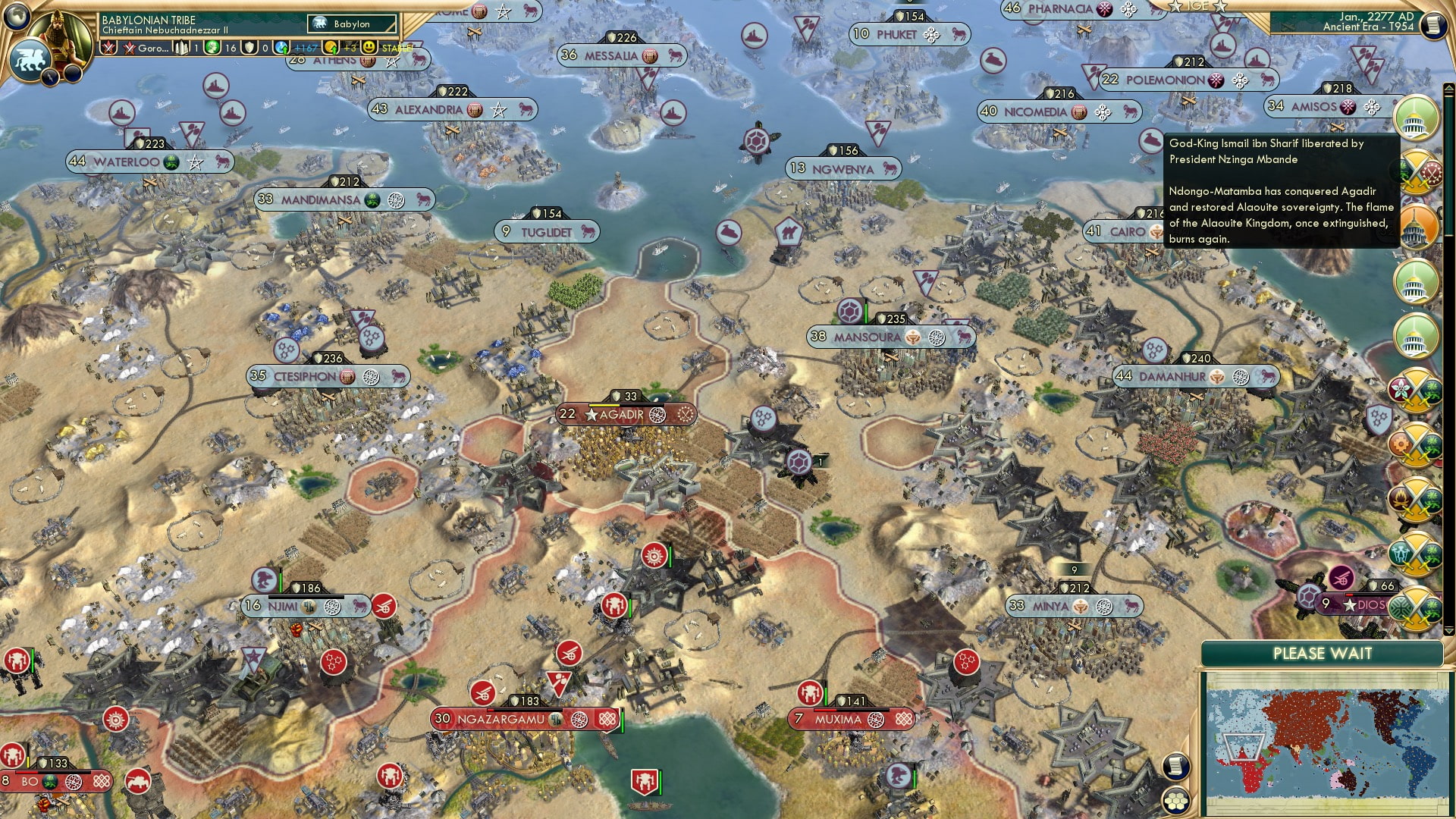
Task: Toggle the purple flower diplomacy notification icon
Action: pyautogui.click(x=1414, y=388)
